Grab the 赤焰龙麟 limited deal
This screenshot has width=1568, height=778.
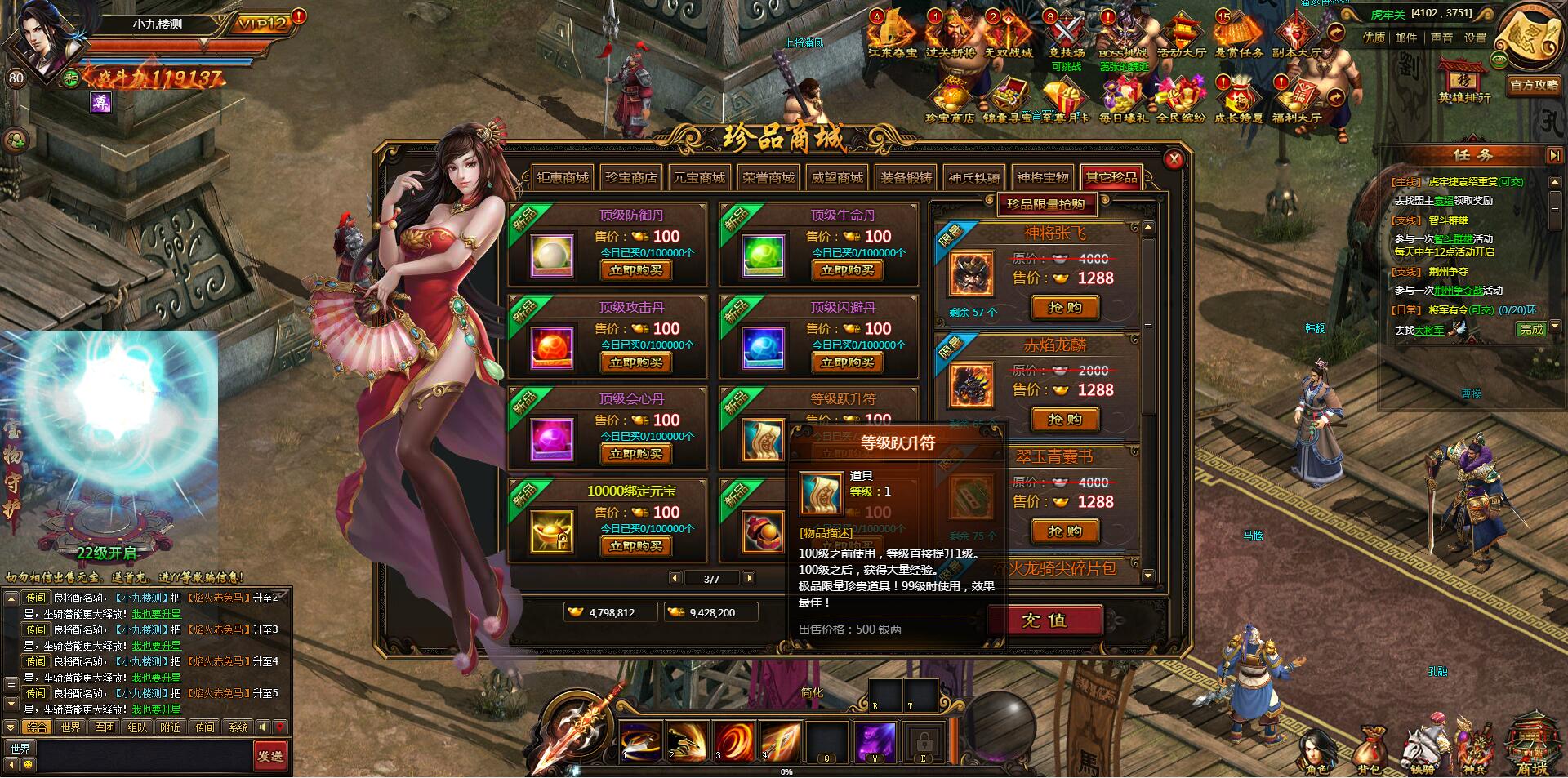(1064, 420)
